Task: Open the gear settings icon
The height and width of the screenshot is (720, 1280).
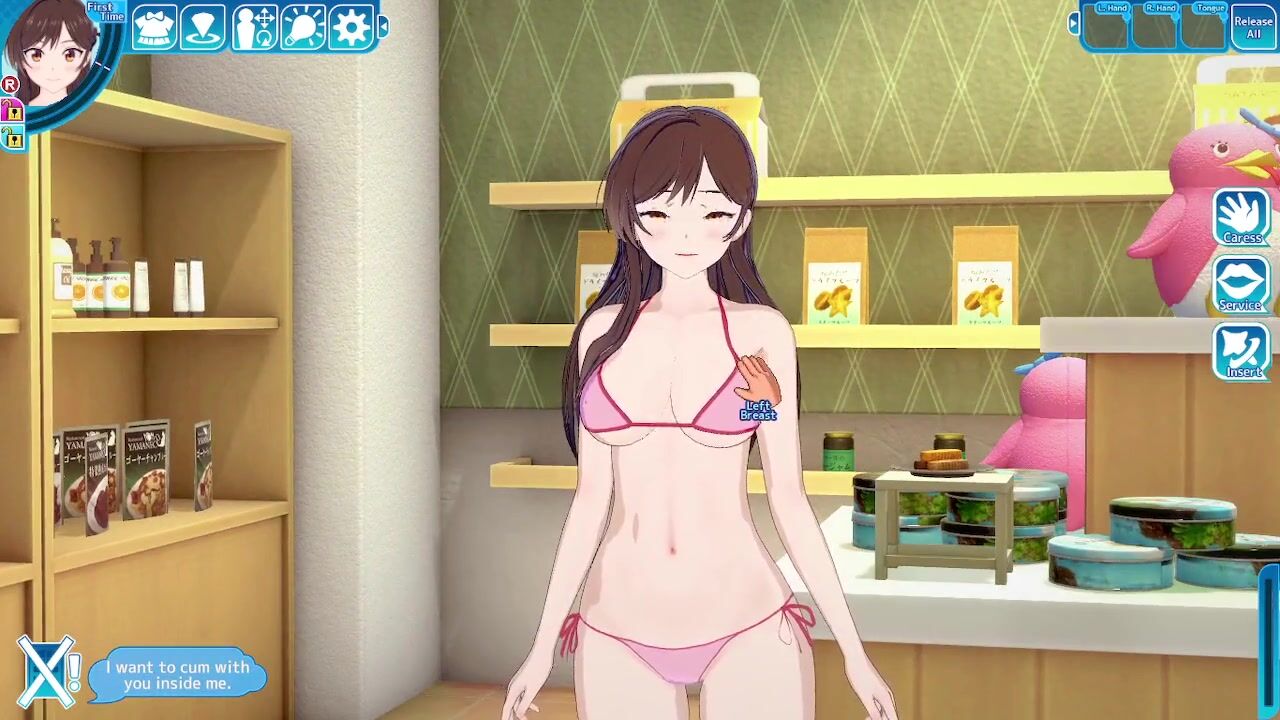Action: (x=350, y=27)
